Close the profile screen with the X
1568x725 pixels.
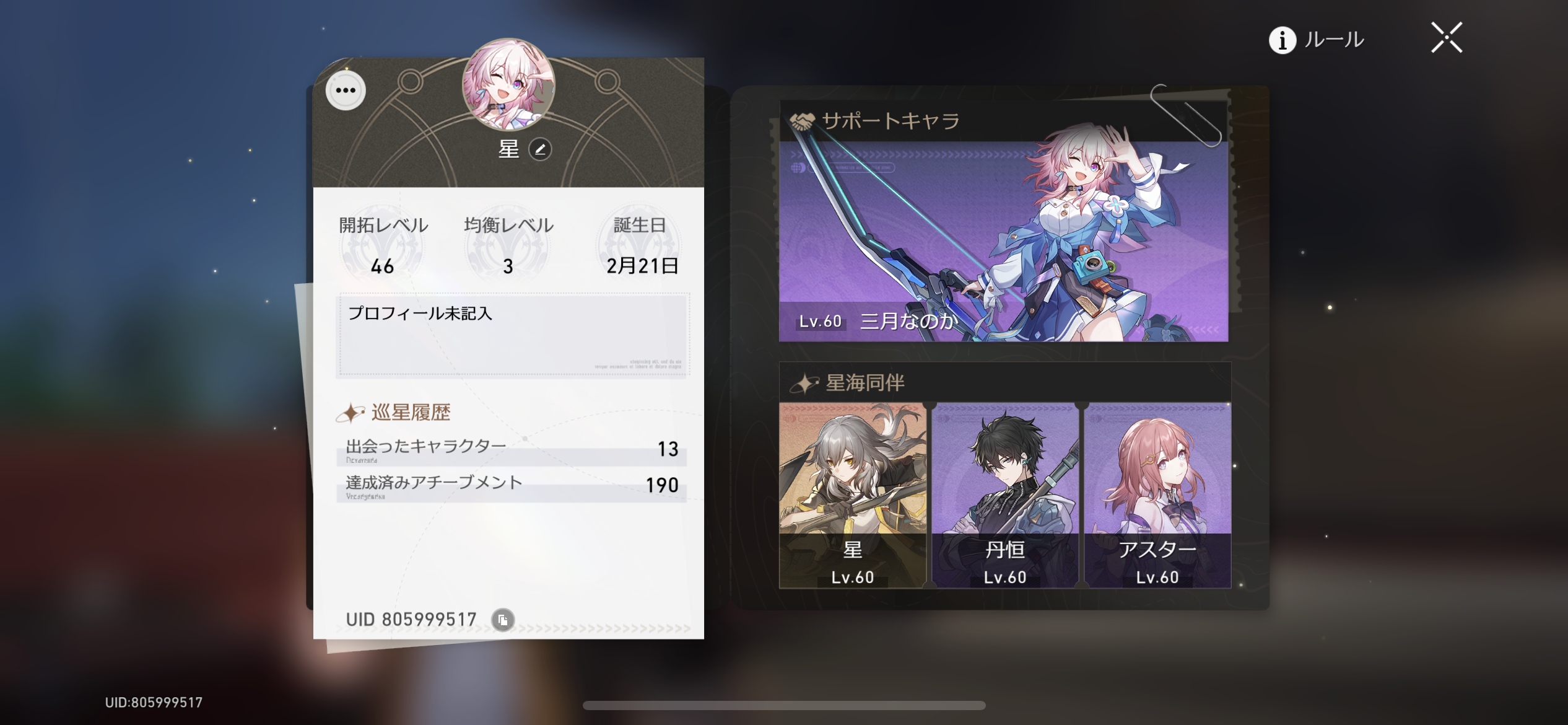coord(1445,37)
